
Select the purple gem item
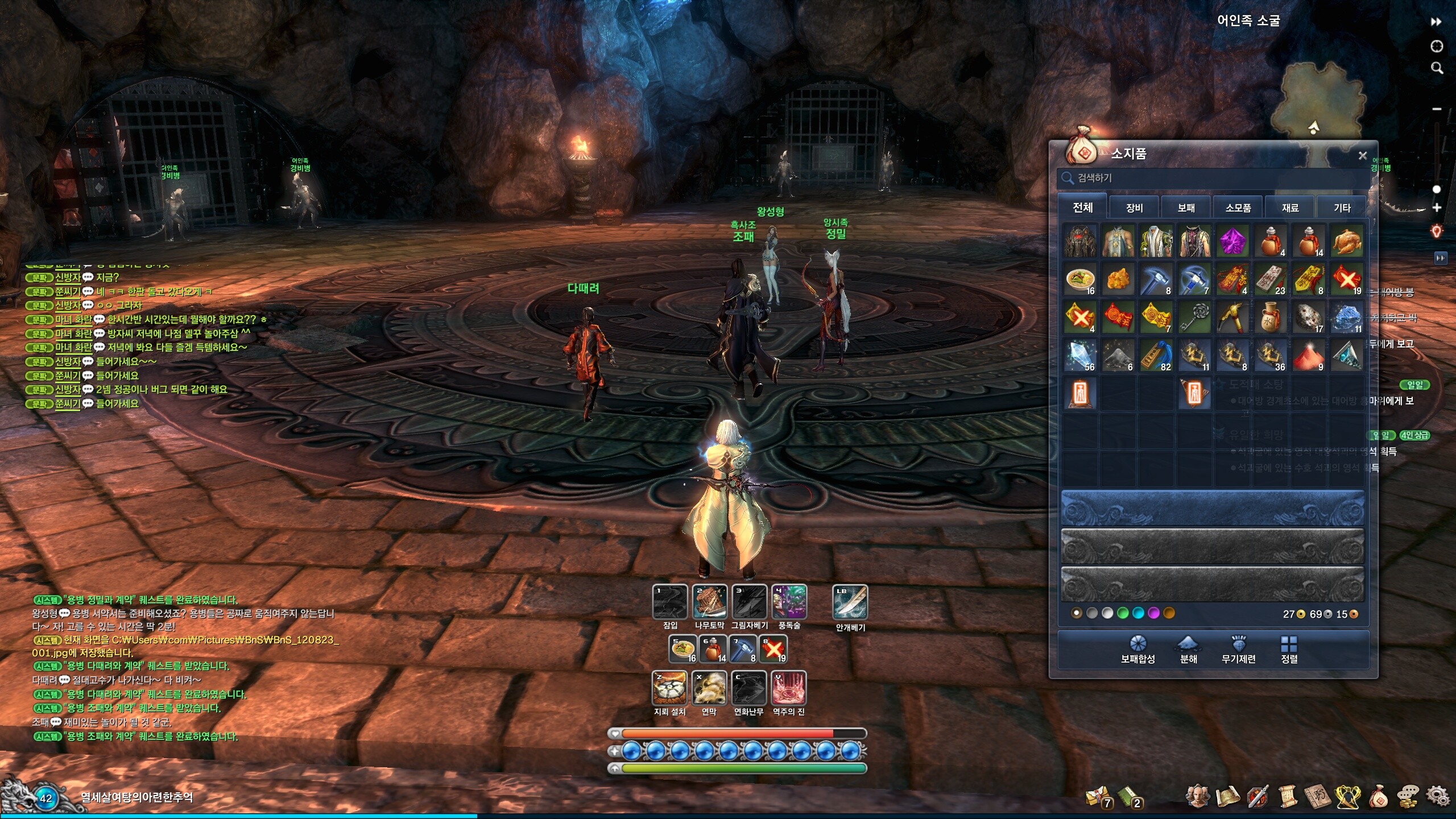[1232, 241]
